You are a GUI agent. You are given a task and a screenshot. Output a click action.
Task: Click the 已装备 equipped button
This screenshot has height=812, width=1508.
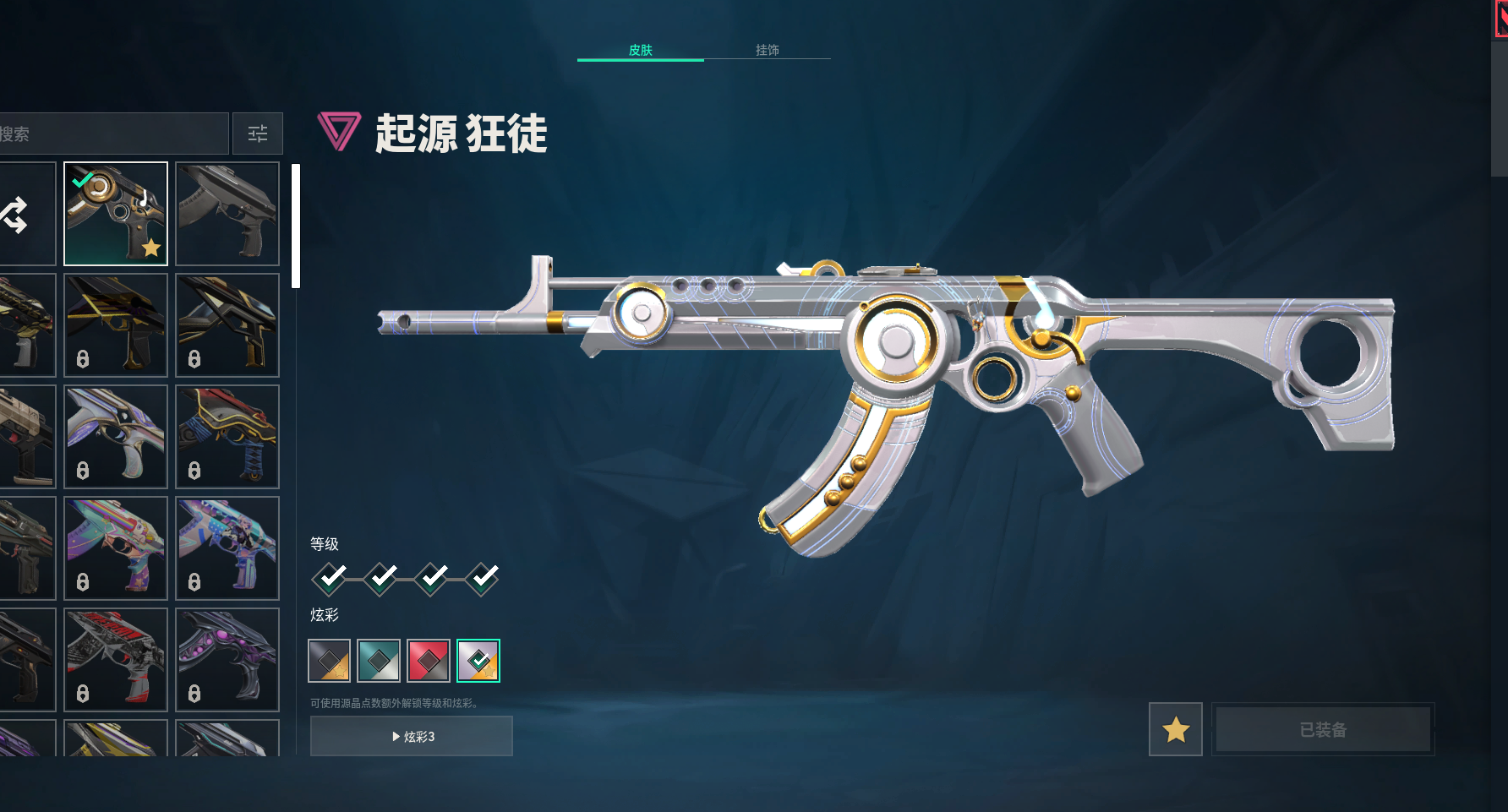pos(1323,729)
